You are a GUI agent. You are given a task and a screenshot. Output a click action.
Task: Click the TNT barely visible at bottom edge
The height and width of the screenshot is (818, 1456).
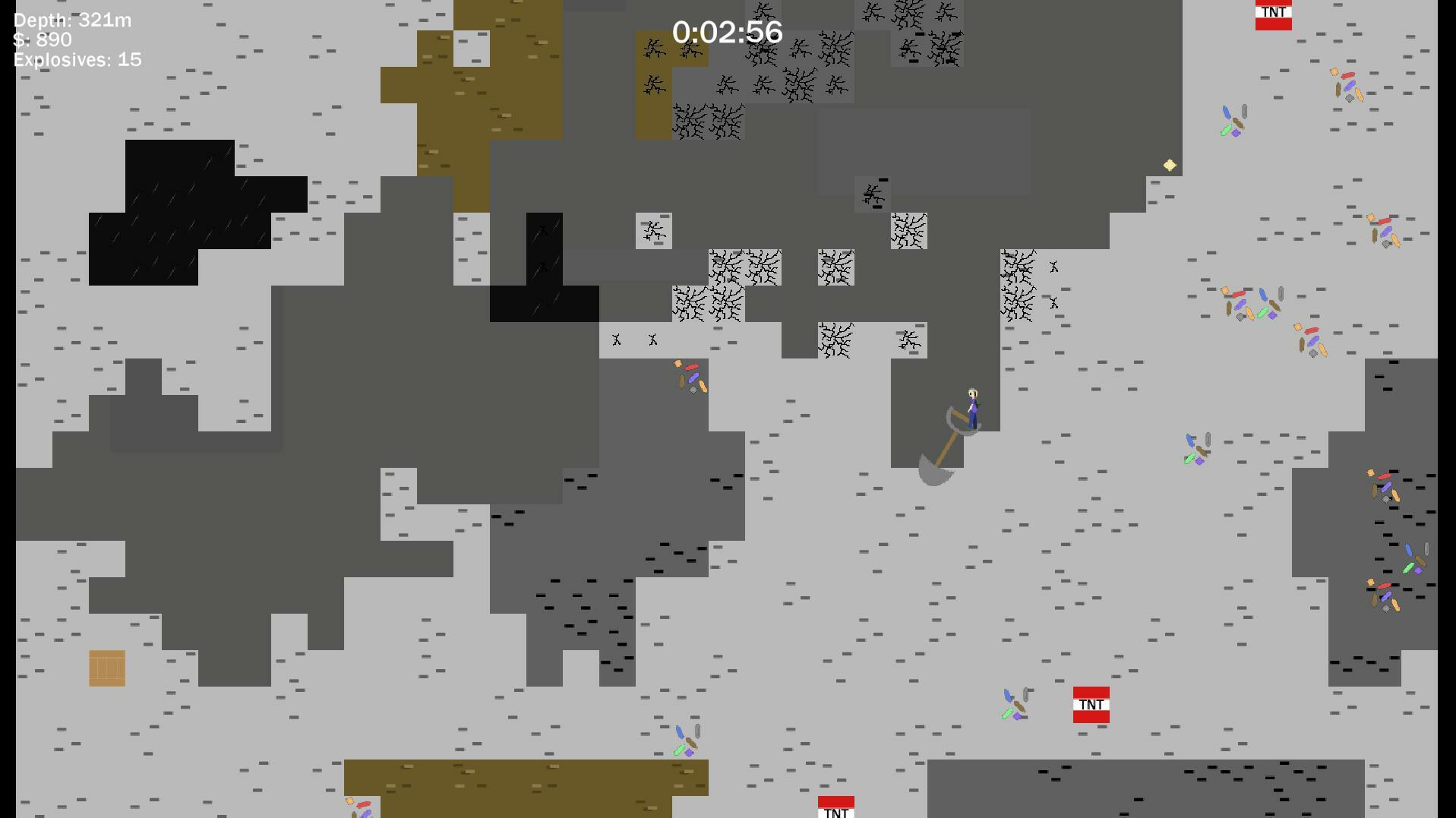835,807
